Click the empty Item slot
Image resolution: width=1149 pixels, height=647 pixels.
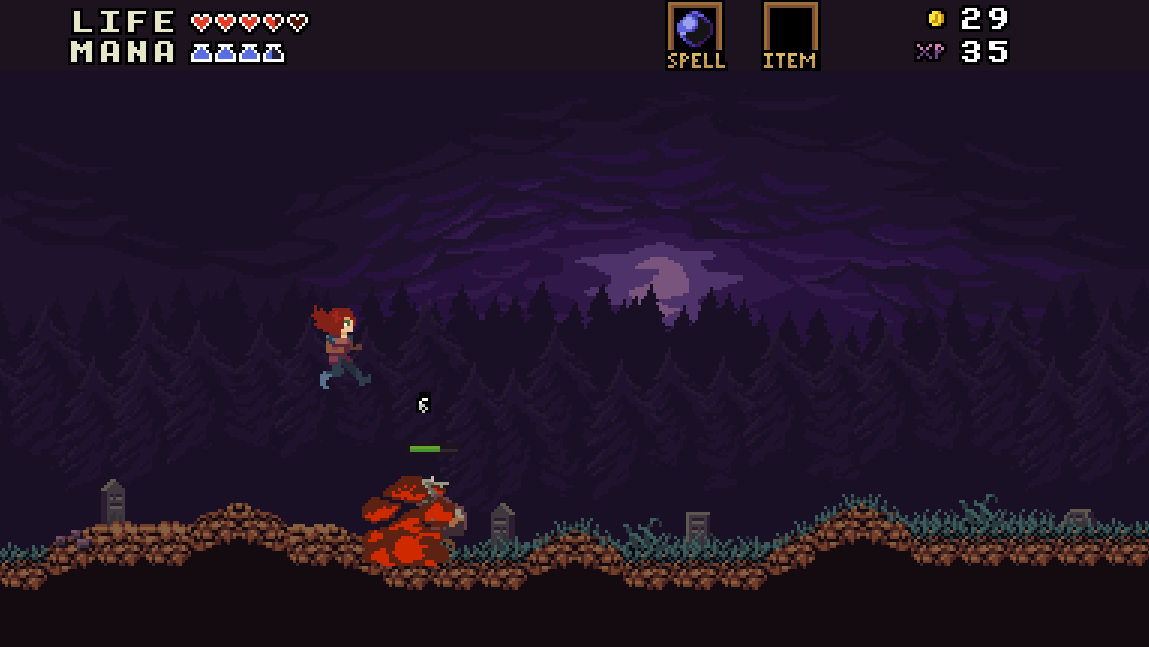click(x=790, y=28)
